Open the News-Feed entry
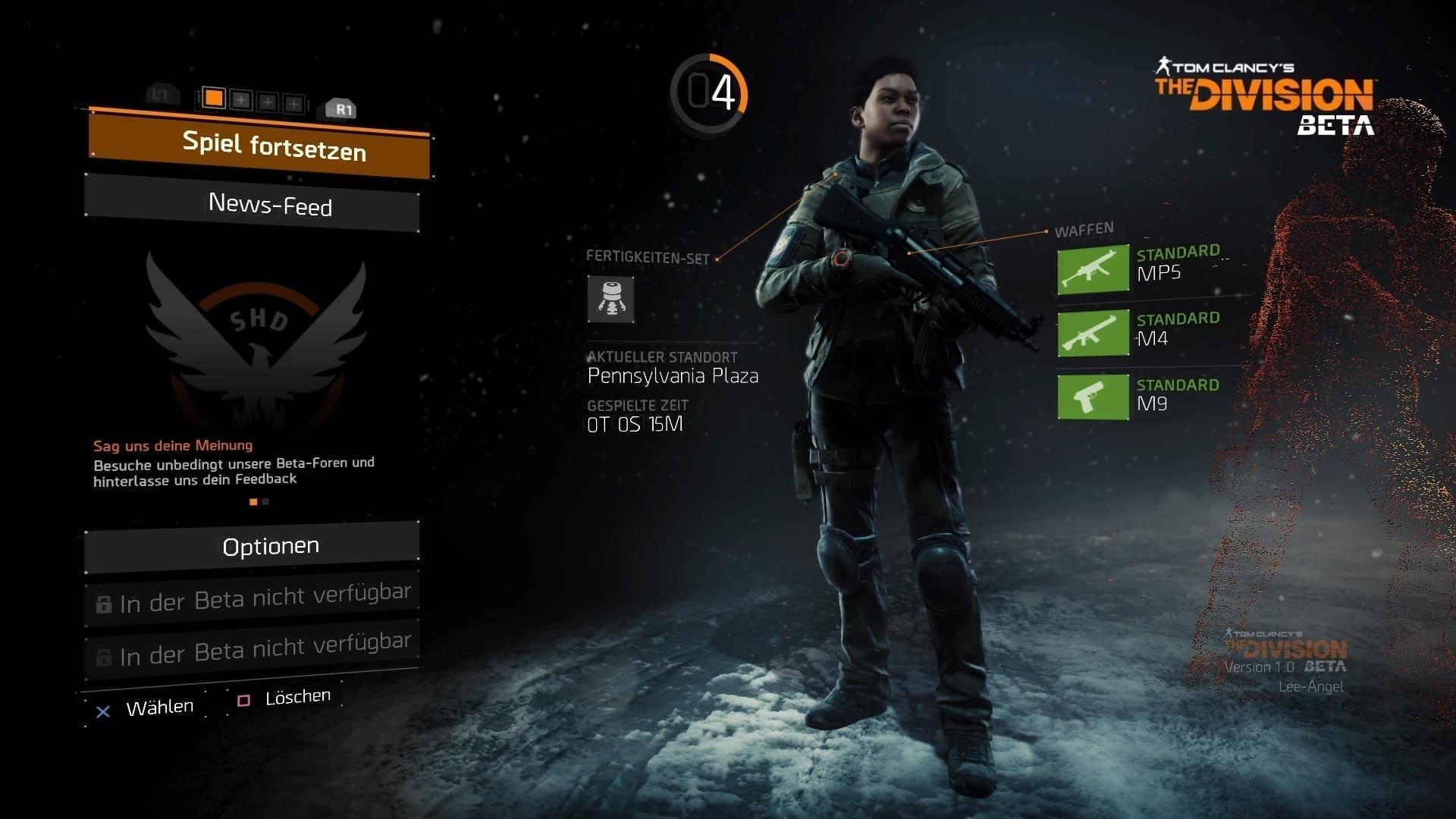This screenshot has height=819, width=1456. (253, 204)
